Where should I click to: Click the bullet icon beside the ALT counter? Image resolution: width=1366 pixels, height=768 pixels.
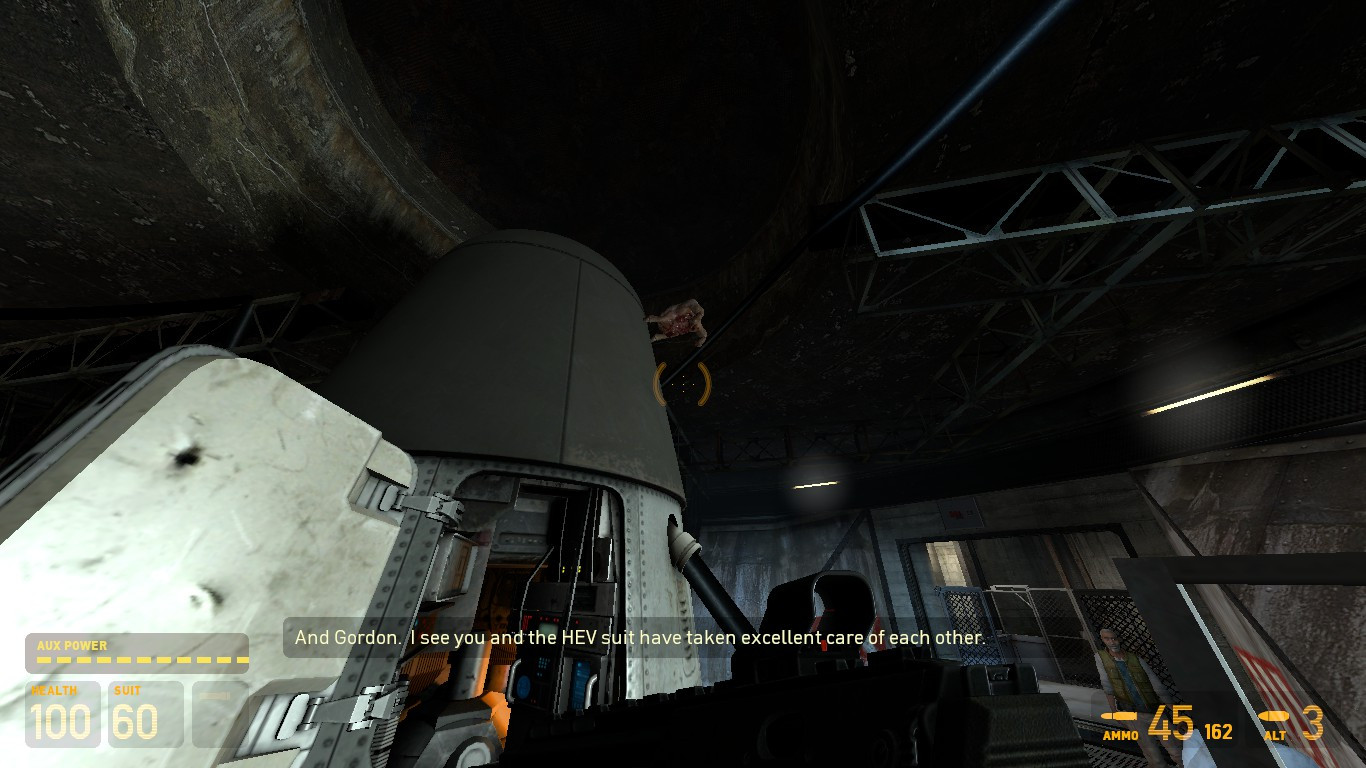(1272, 715)
